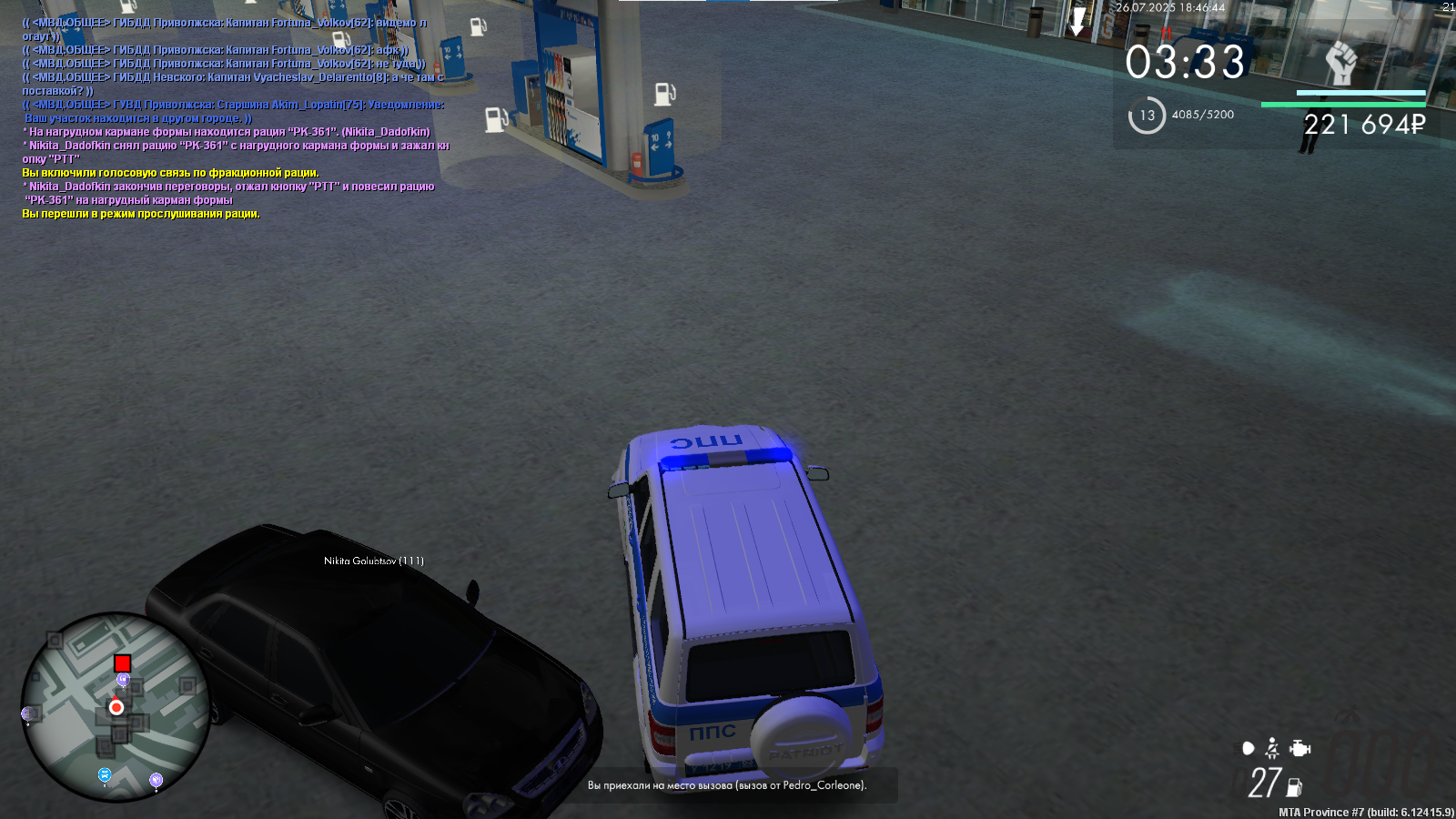Viewport: 1456px width, 819px height.
Task: Click the fist weapon icon
Action: click(x=1340, y=63)
